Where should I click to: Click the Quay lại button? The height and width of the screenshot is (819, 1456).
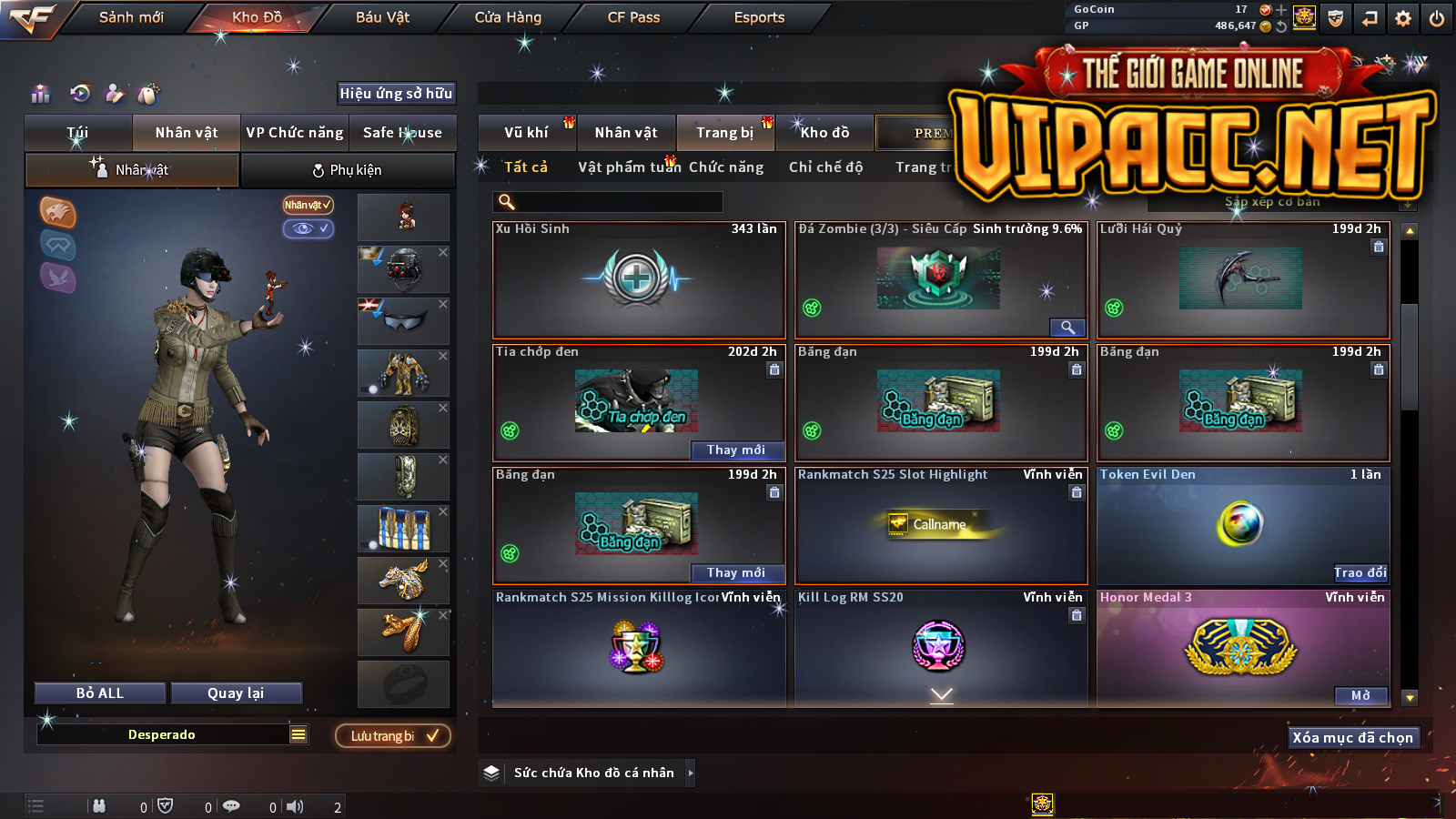click(236, 693)
